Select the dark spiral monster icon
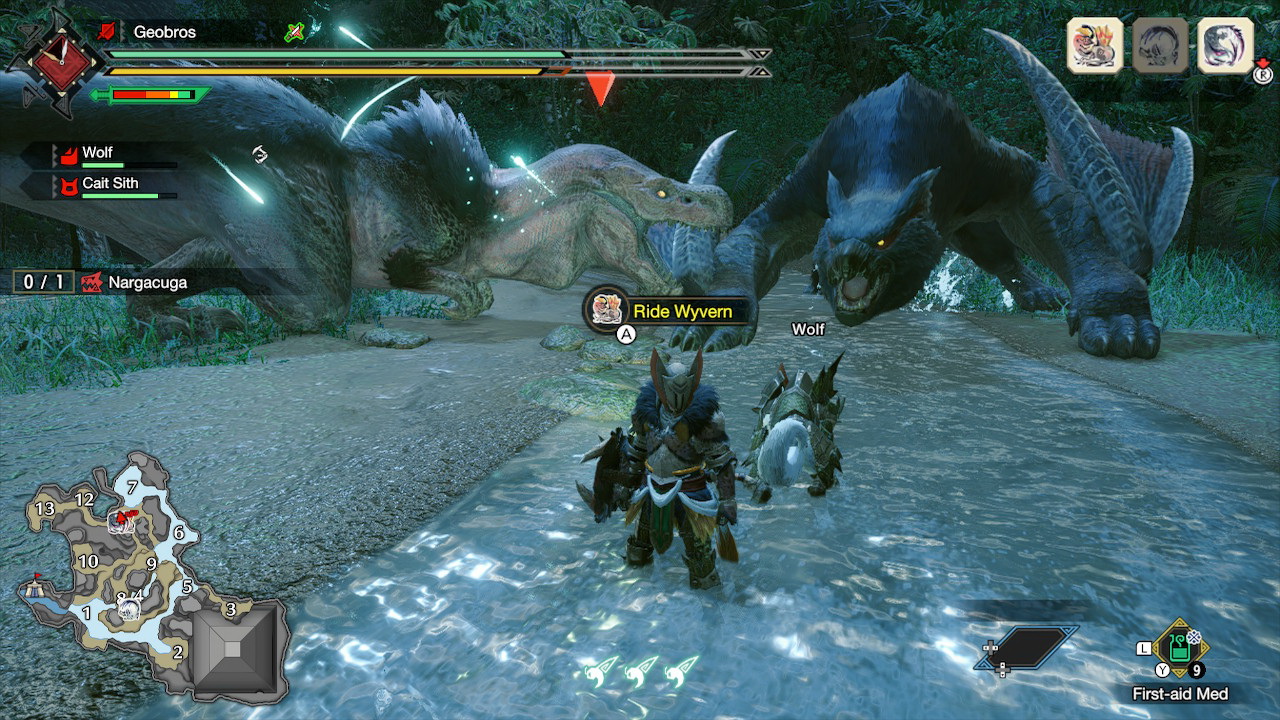This screenshot has width=1280, height=720. (x=1225, y=46)
